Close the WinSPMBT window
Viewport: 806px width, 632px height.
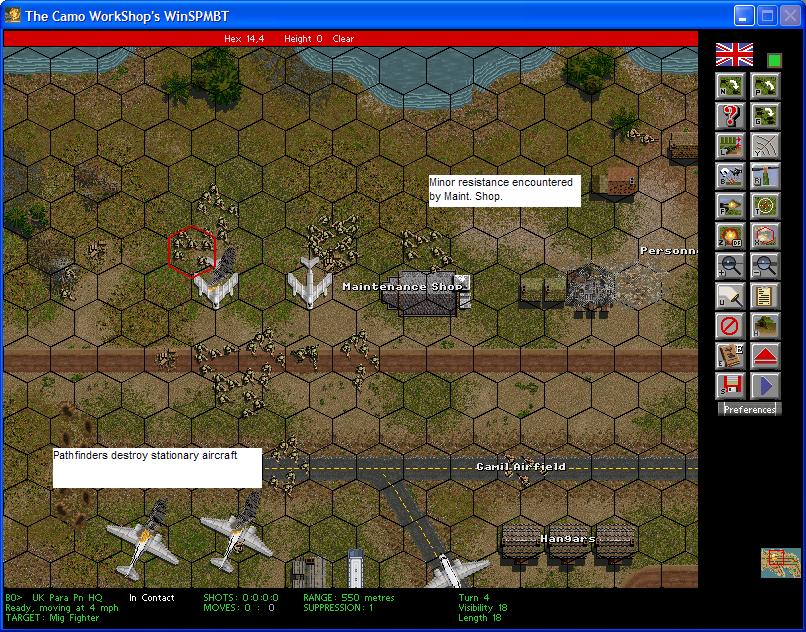click(x=790, y=16)
